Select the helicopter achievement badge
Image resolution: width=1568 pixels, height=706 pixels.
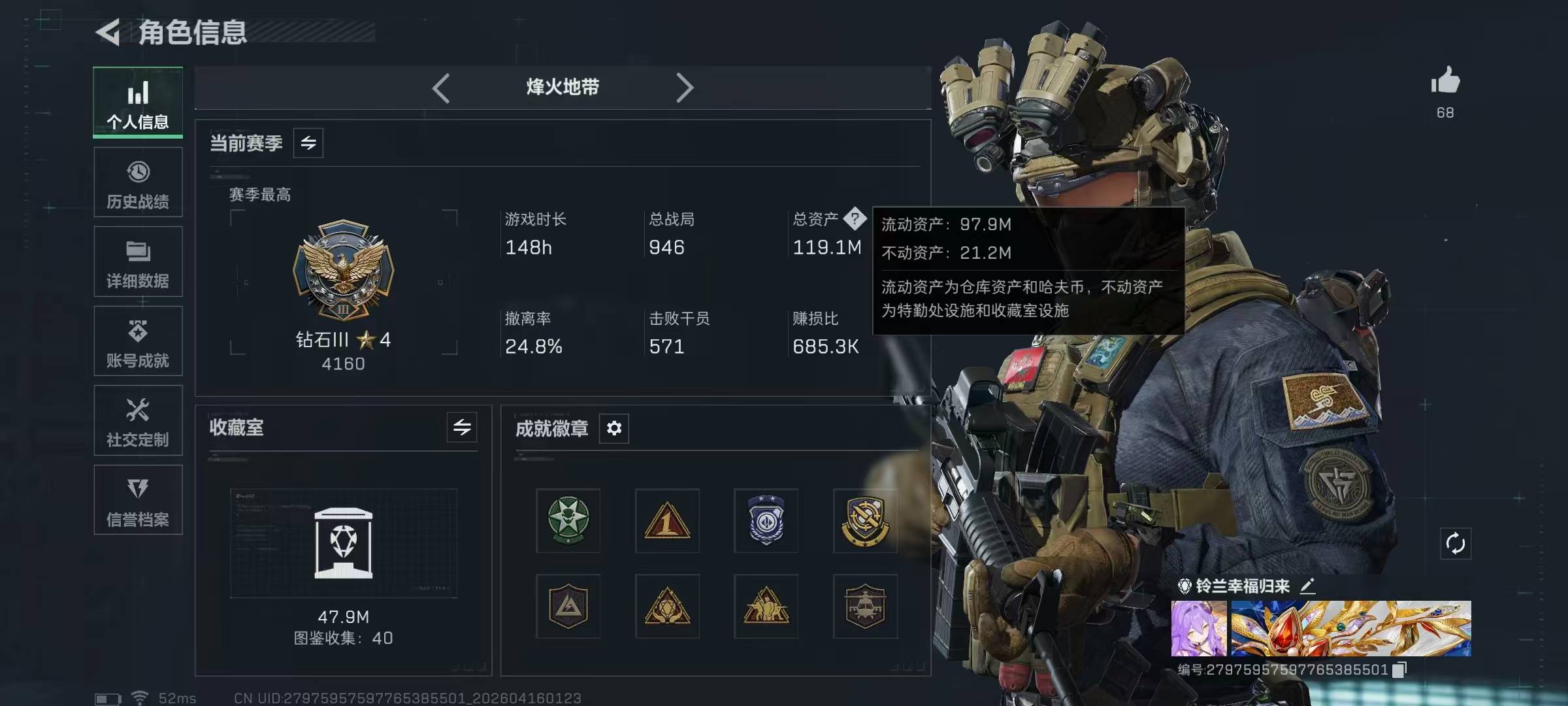[x=865, y=606]
